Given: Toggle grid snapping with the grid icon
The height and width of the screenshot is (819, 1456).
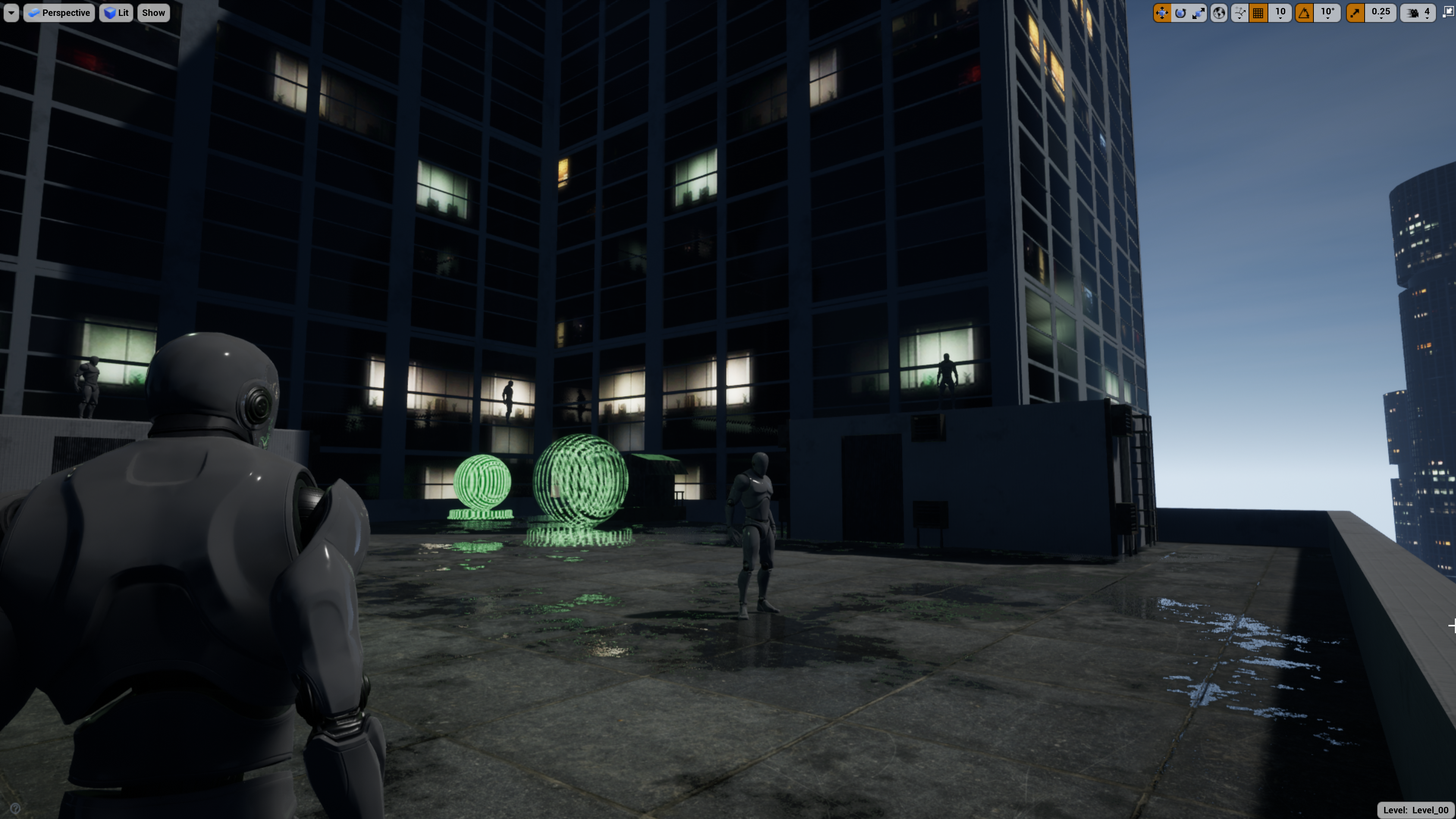Looking at the screenshot, I should coord(1258,13).
